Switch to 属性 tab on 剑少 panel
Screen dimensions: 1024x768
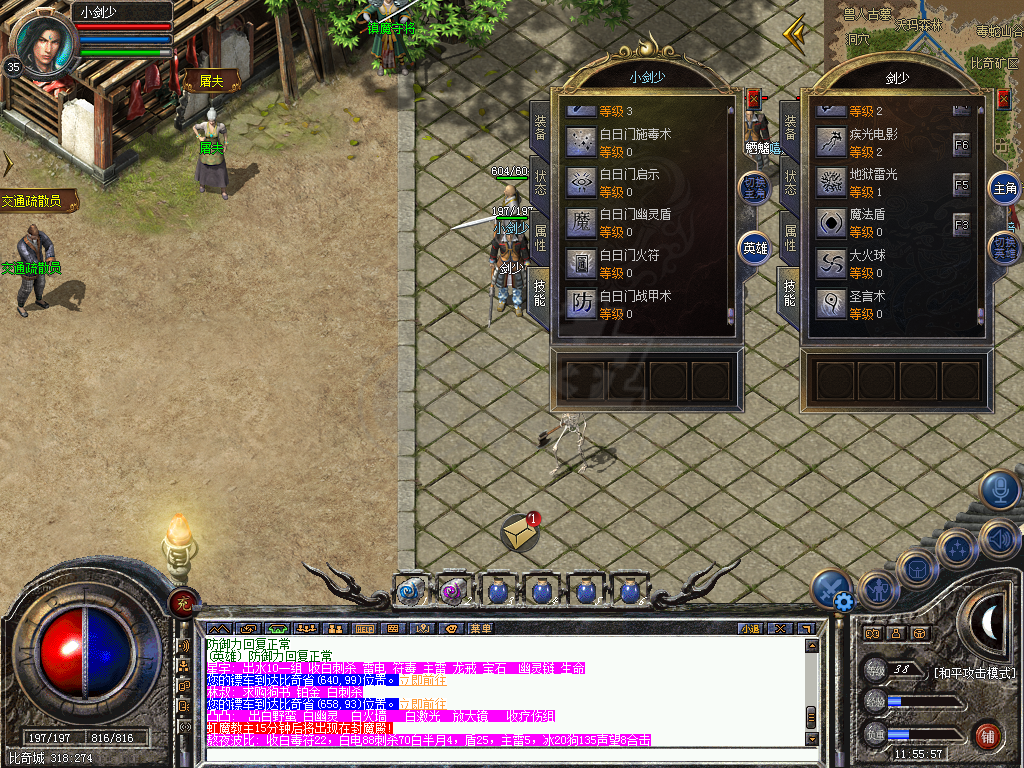click(x=790, y=237)
